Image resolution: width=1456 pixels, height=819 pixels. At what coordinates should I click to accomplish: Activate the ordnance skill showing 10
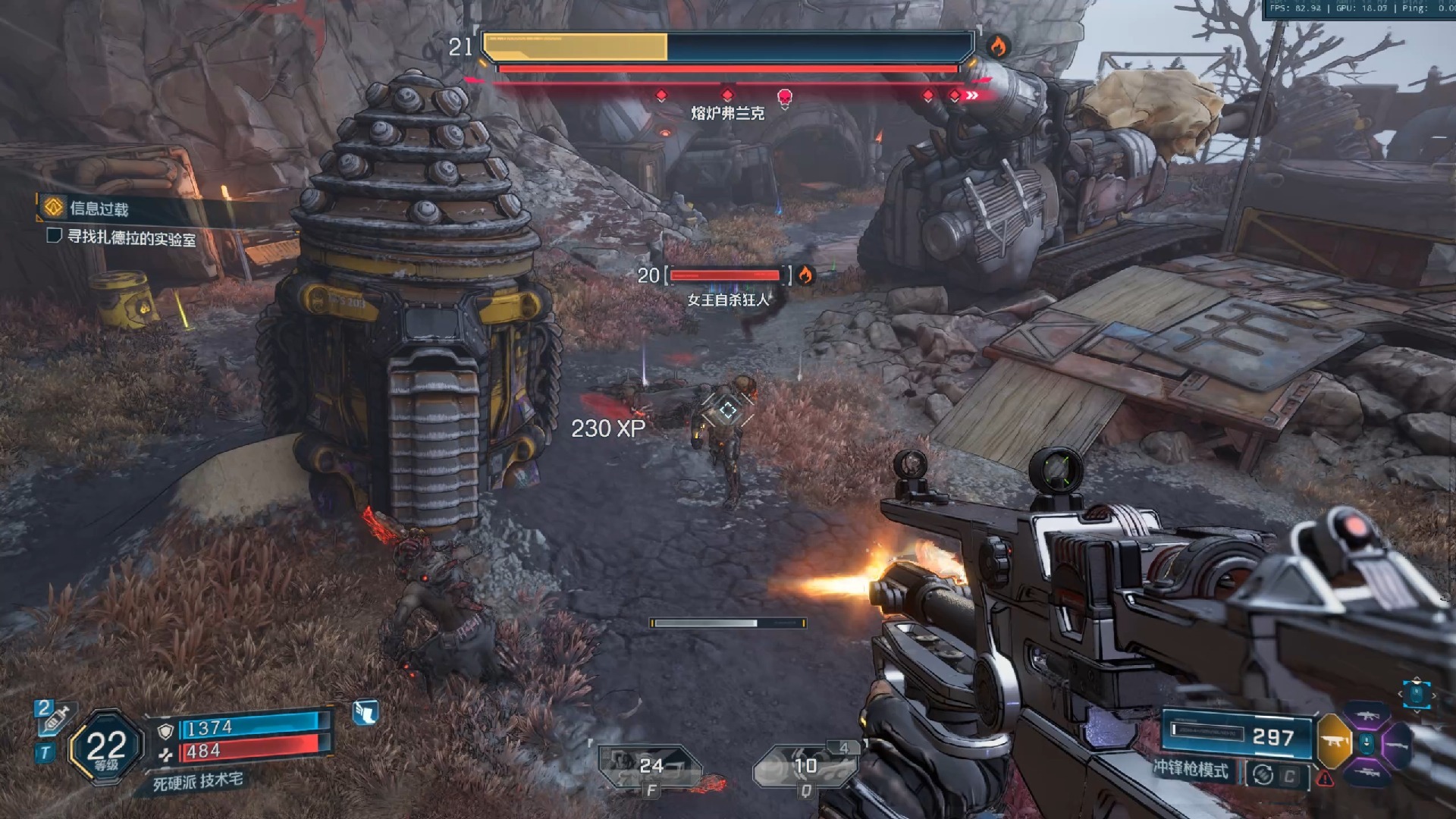[804, 767]
